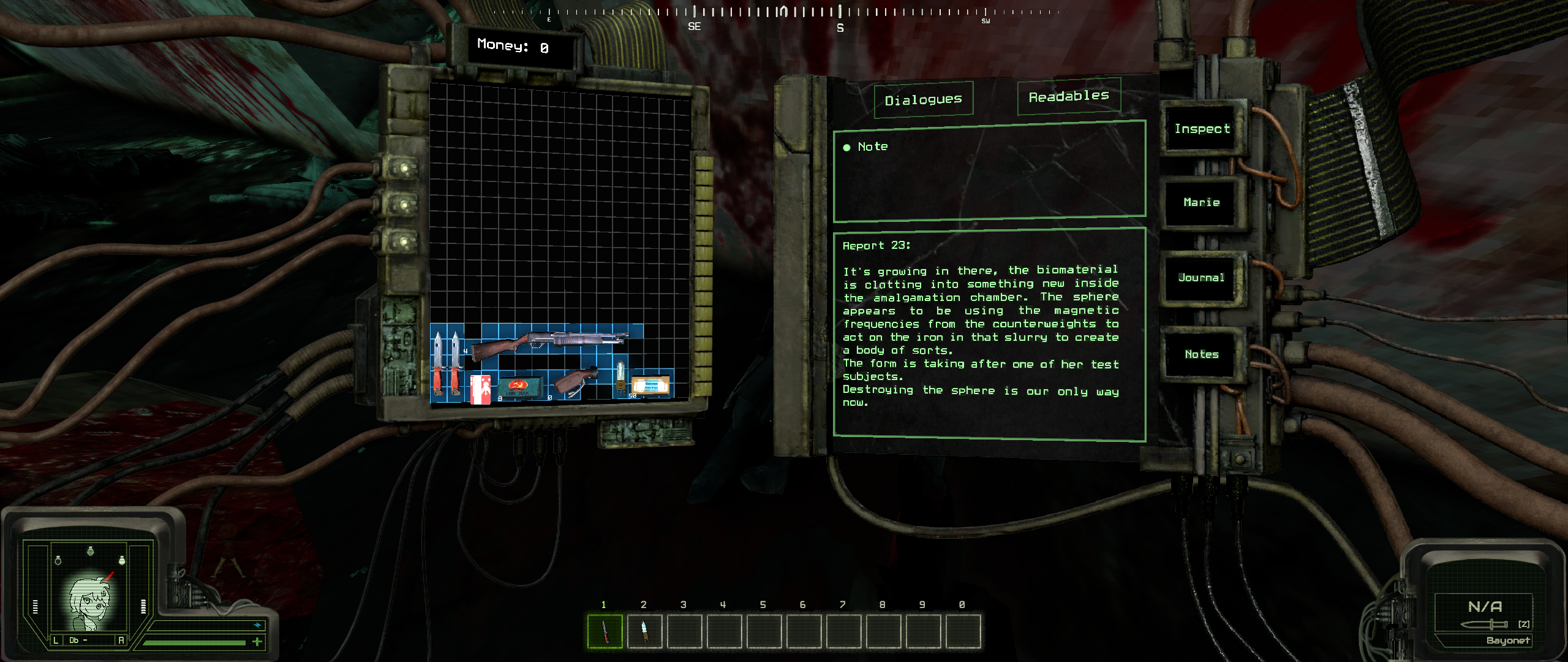Show the Notes section
The image size is (1568, 662).
(1201, 354)
